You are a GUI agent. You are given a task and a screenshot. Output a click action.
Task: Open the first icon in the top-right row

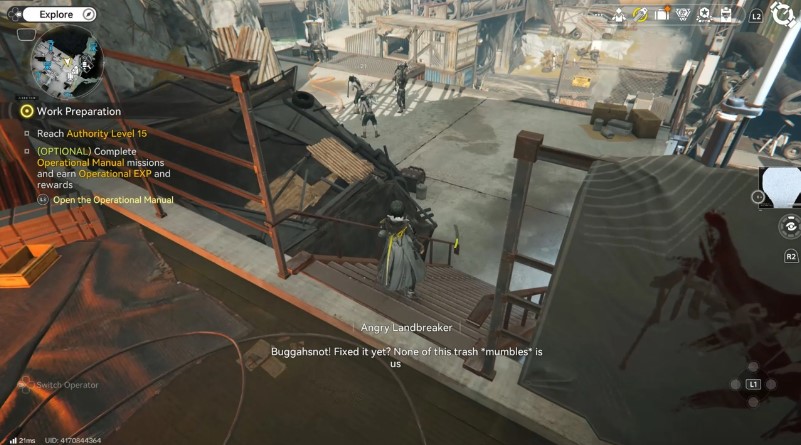pos(619,14)
